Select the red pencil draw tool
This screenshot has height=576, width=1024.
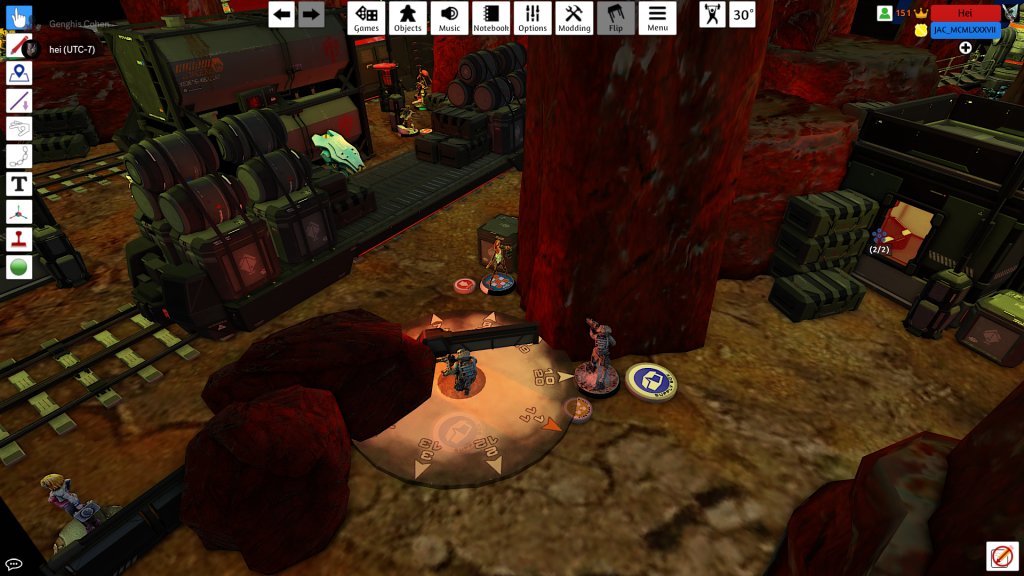click(19, 45)
